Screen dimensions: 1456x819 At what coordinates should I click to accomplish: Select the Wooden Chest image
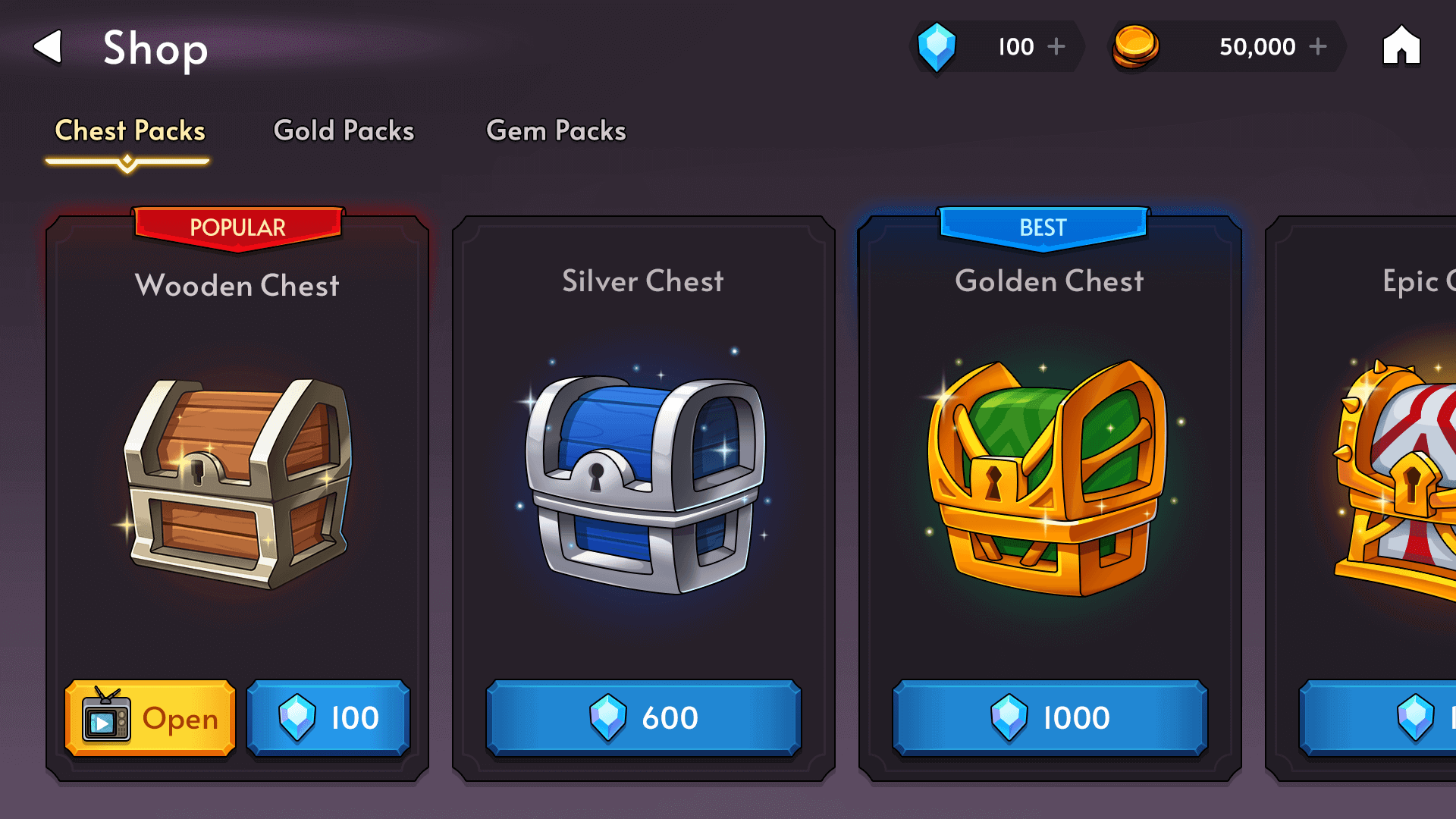coord(237,482)
